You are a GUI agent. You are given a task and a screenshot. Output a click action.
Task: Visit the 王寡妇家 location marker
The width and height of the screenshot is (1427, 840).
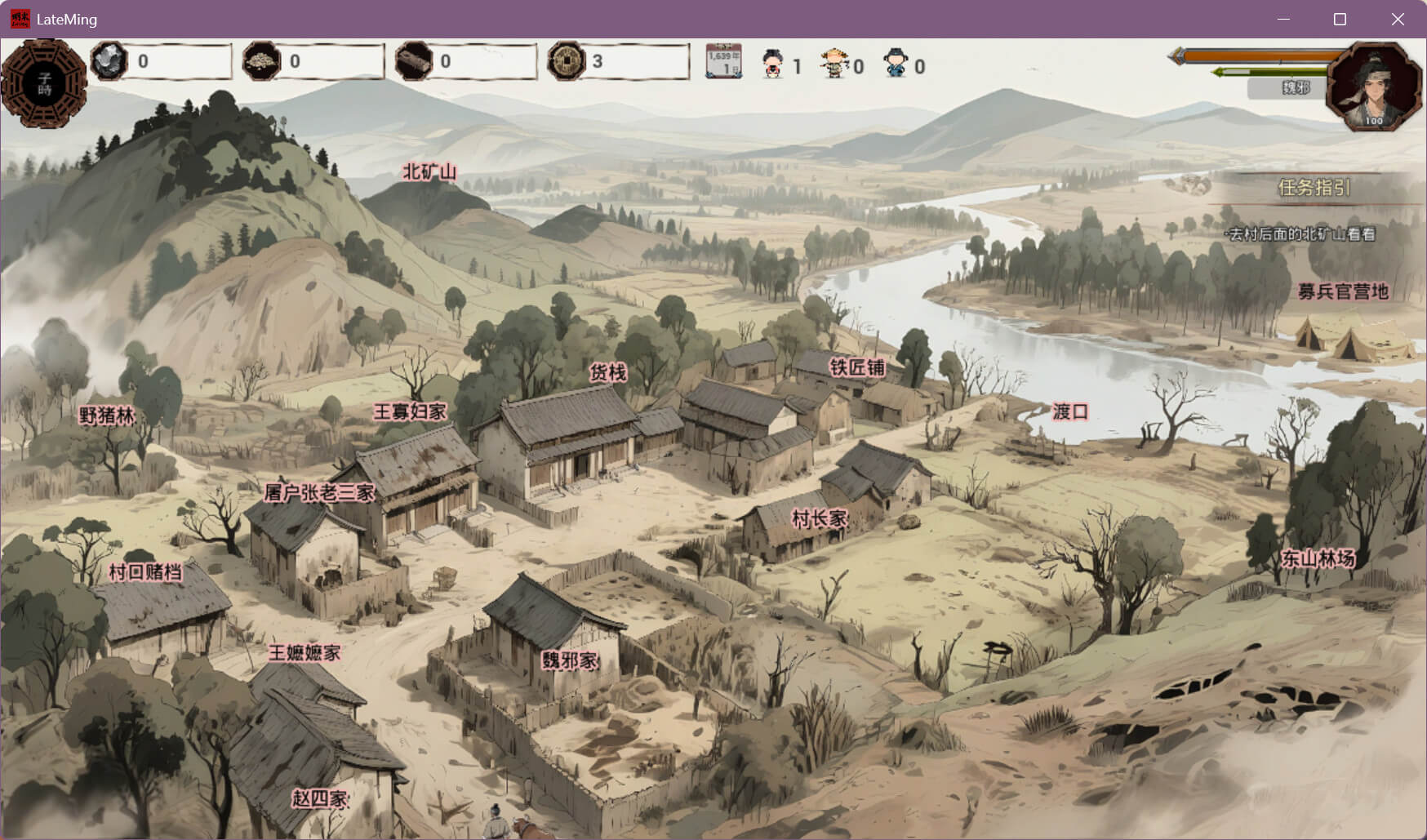point(410,411)
